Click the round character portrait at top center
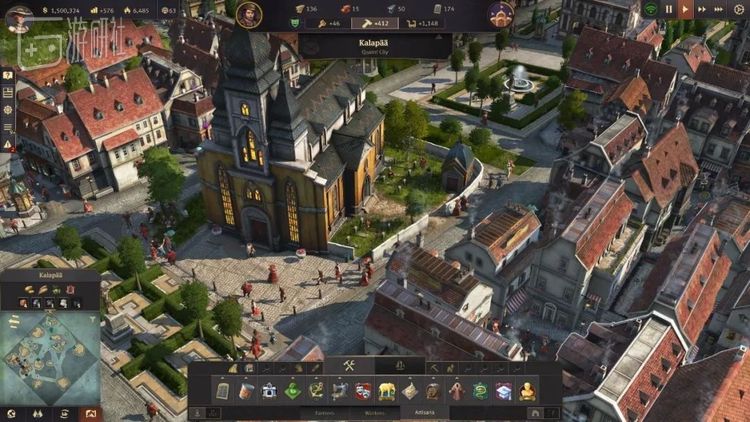 click(249, 13)
